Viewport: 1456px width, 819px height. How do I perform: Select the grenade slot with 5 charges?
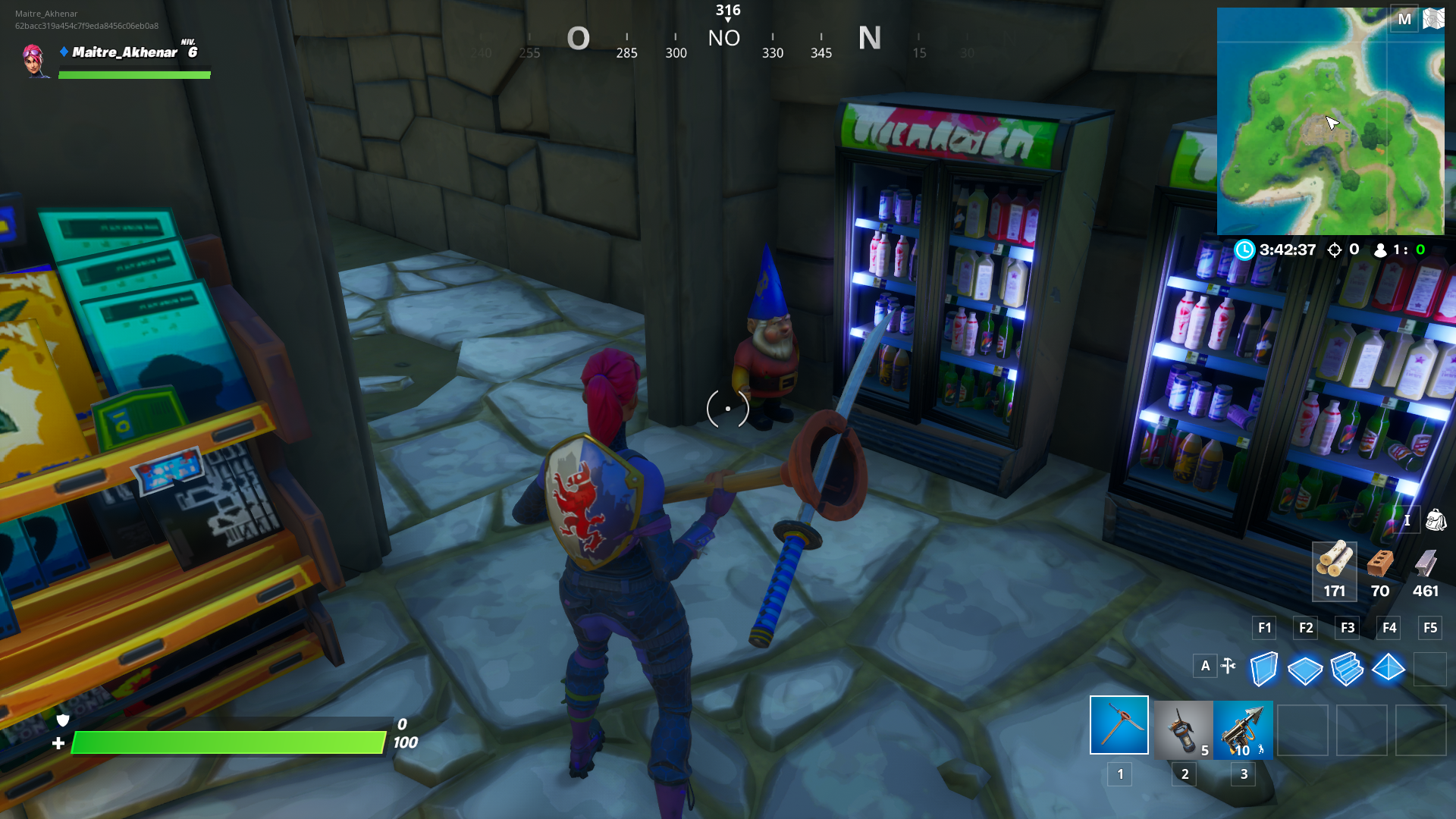(x=1182, y=730)
